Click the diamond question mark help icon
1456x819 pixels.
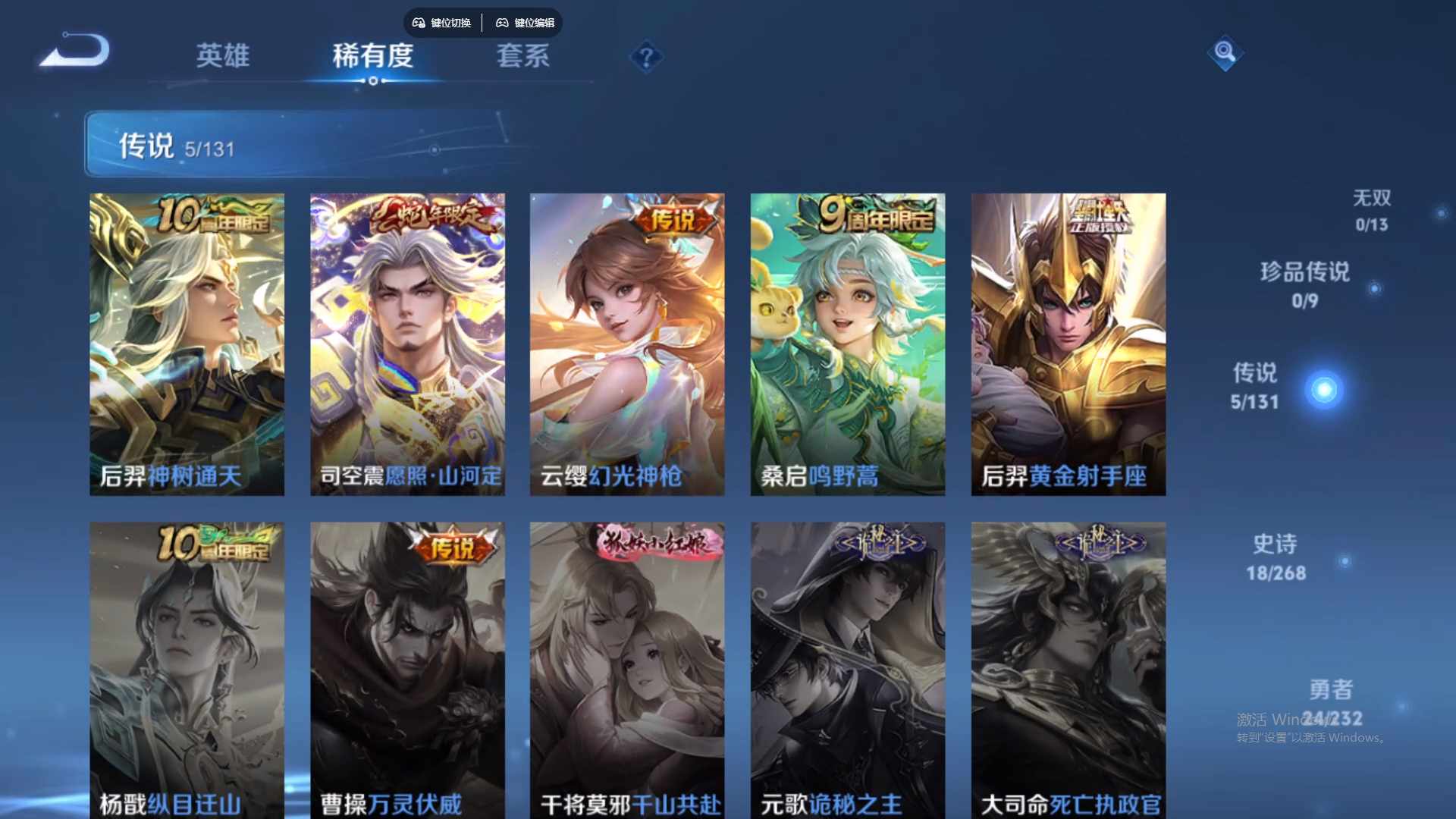[x=645, y=58]
